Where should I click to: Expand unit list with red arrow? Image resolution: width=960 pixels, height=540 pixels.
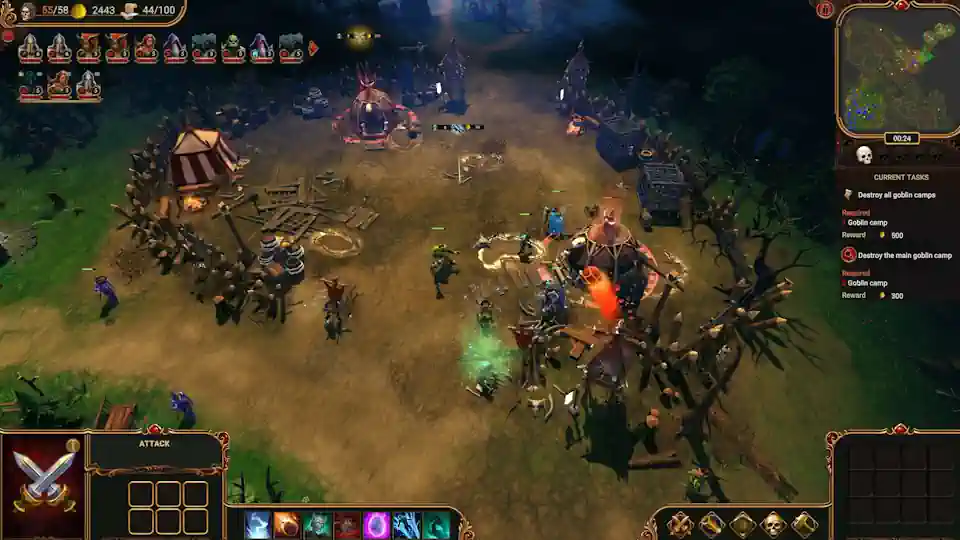[x=313, y=47]
